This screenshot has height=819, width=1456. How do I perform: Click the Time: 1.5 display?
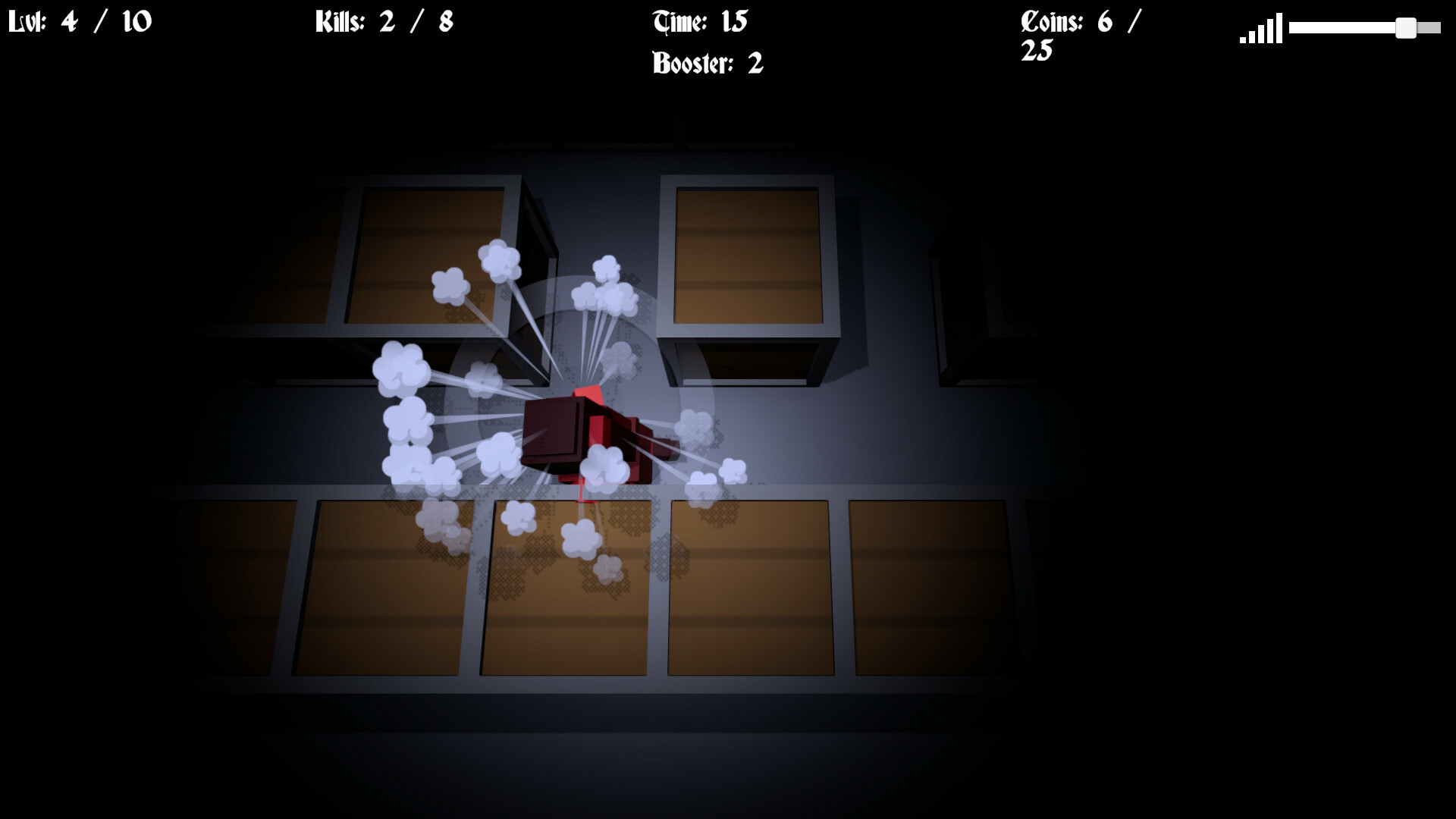coord(701,21)
